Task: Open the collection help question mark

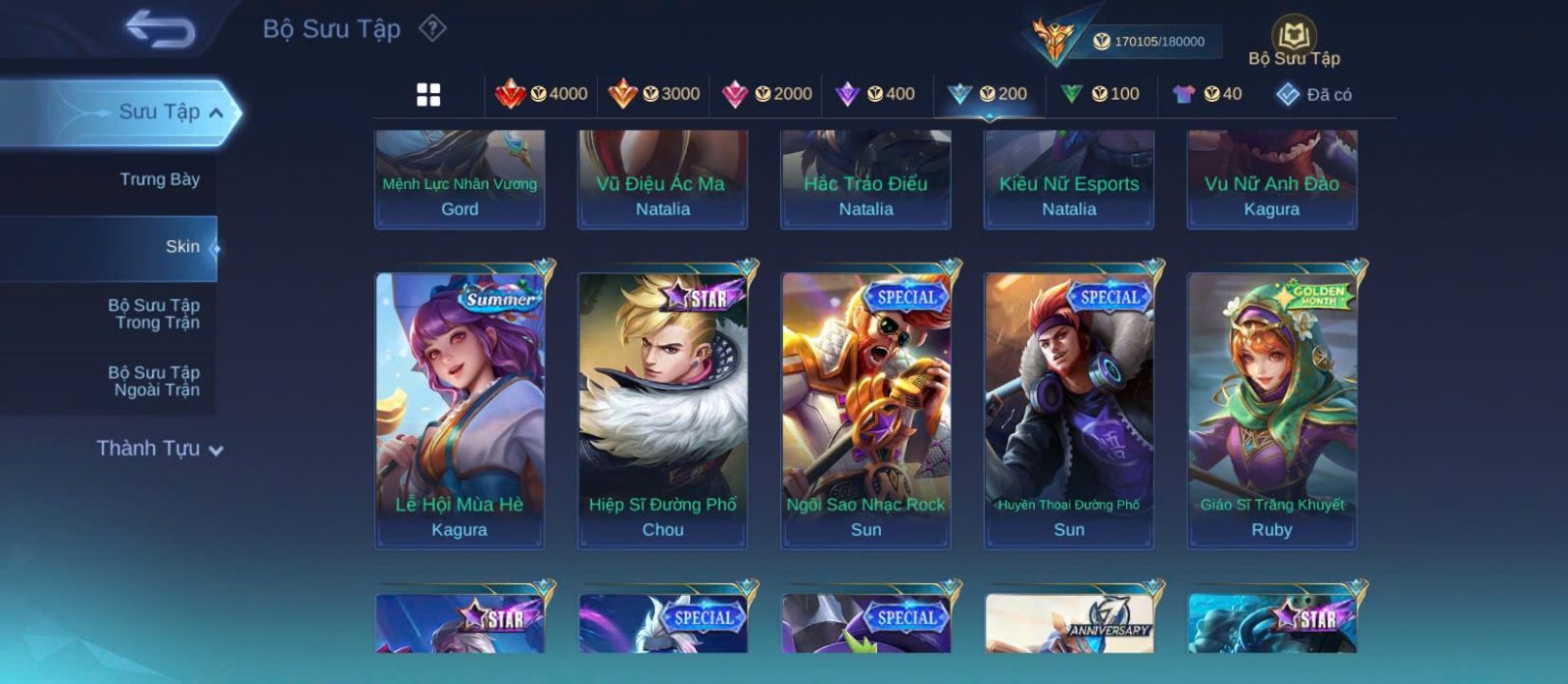Action: 432,28
